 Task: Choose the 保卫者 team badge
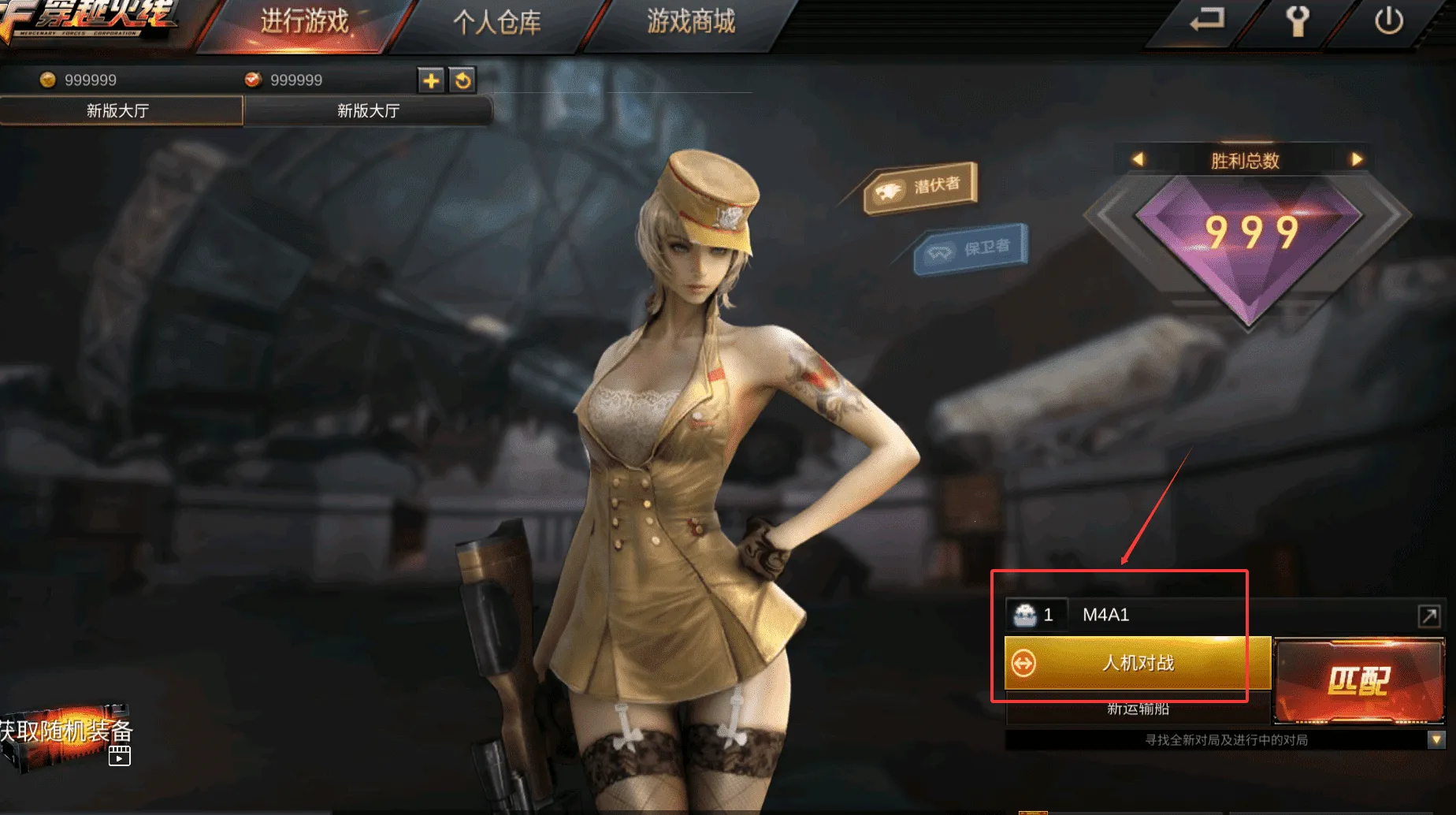971,249
